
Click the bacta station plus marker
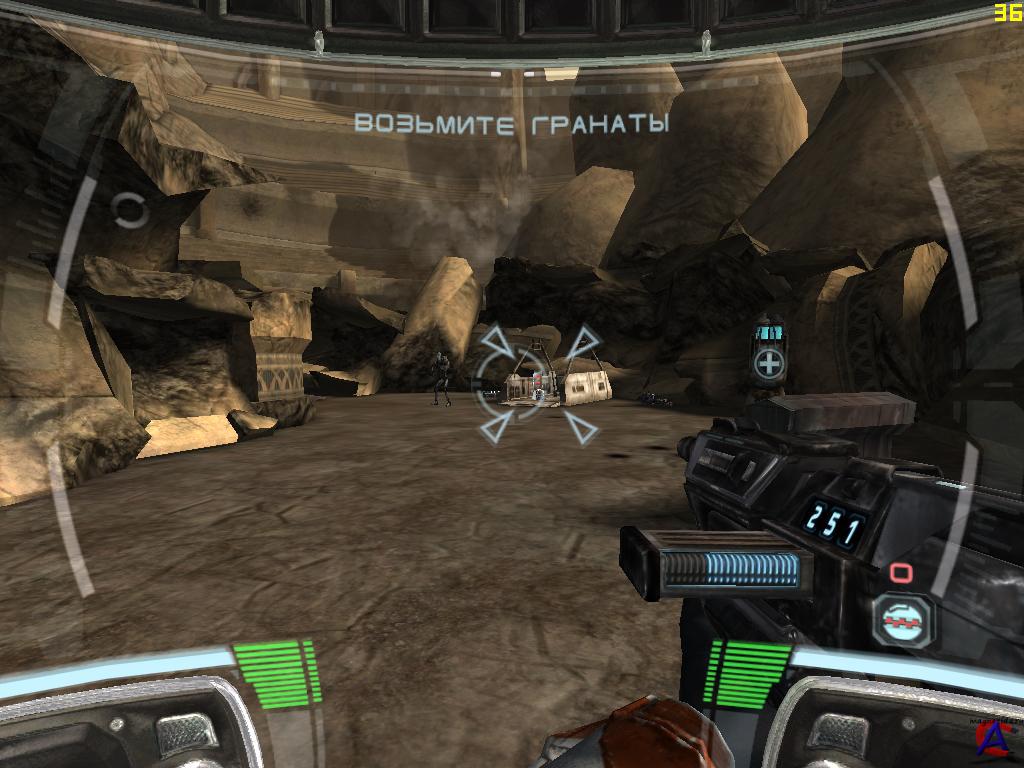(768, 365)
